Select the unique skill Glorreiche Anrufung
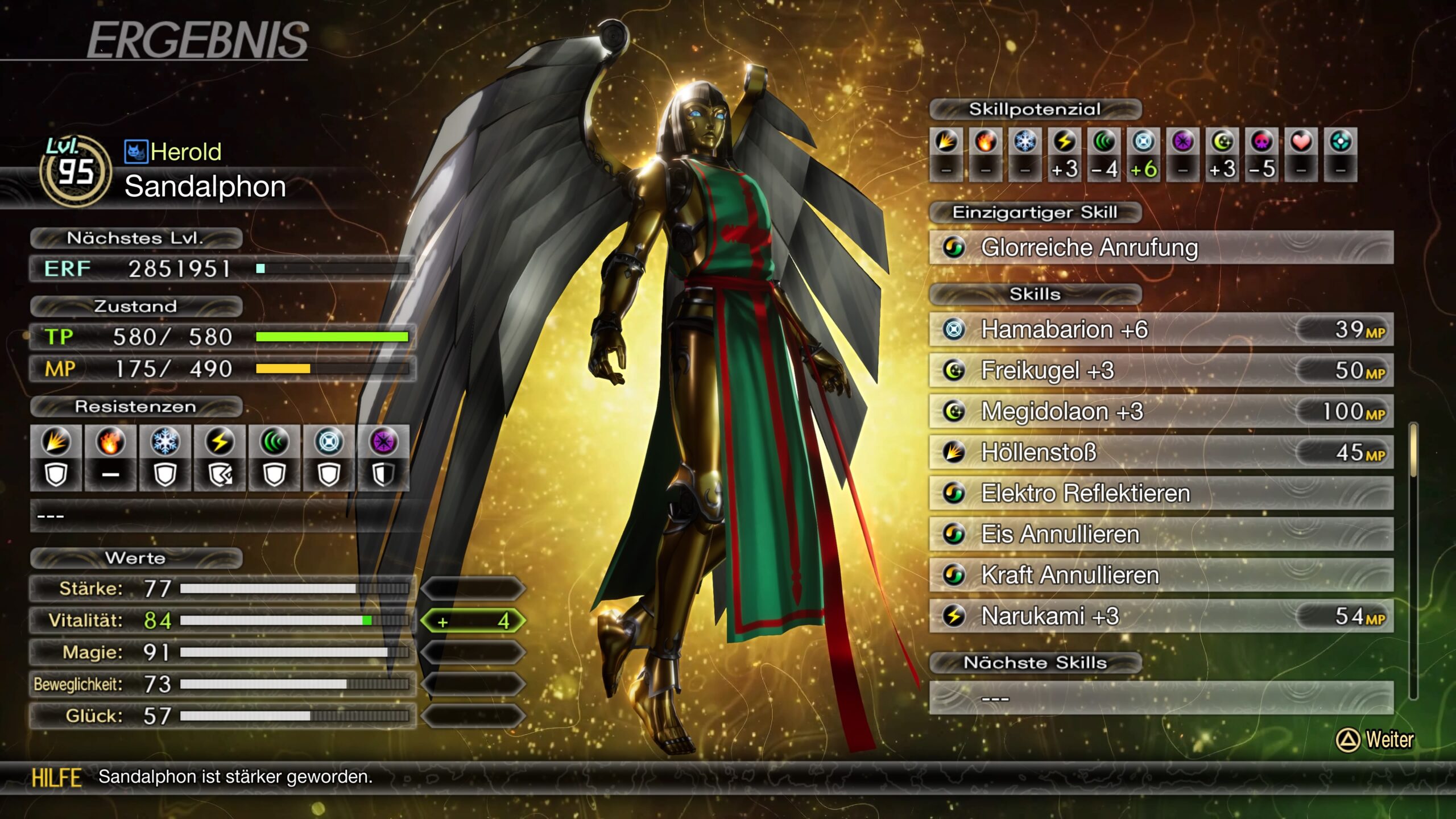Viewport: 1456px width, 819px height. [1160, 247]
